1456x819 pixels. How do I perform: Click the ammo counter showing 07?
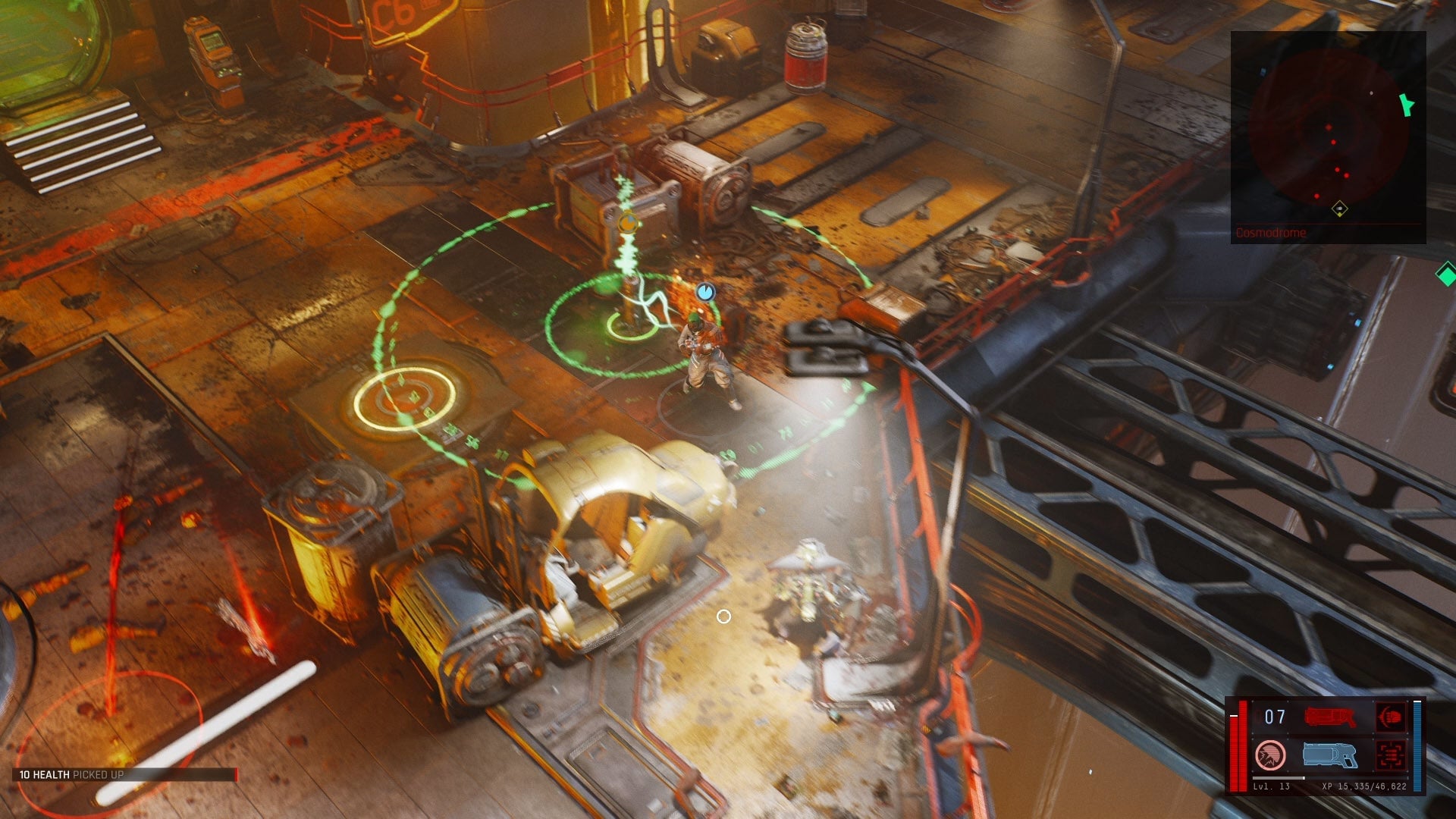point(1275,717)
